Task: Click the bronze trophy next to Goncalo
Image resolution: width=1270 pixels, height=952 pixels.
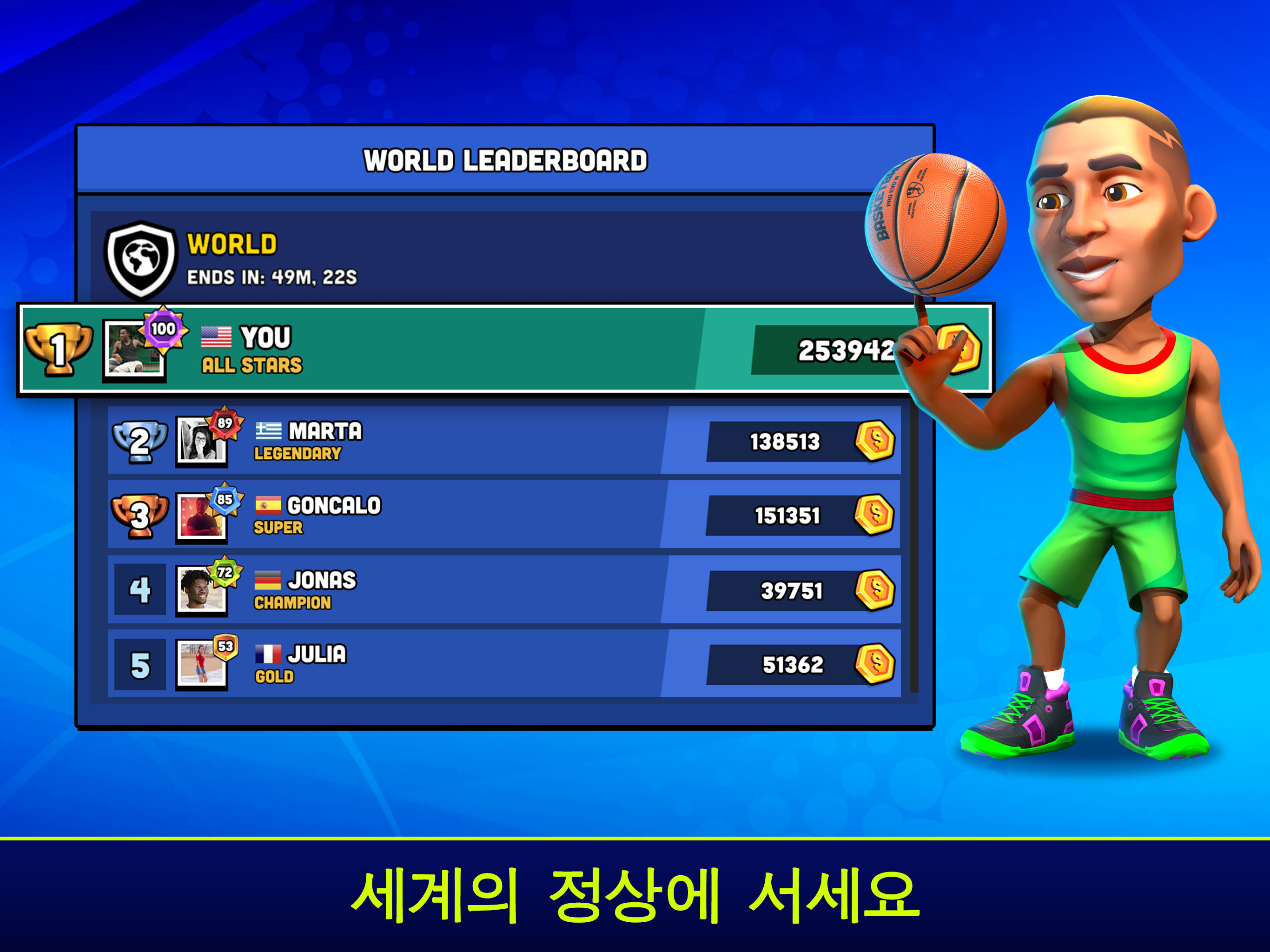Action: (x=139, y=516)
